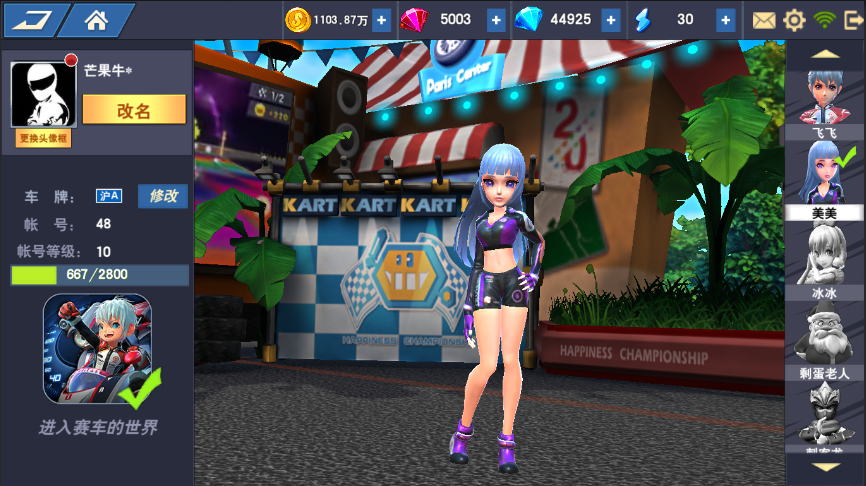Open the mail envelope icon
The width and height of the screenshot is (866, 486).
[764, 20]
